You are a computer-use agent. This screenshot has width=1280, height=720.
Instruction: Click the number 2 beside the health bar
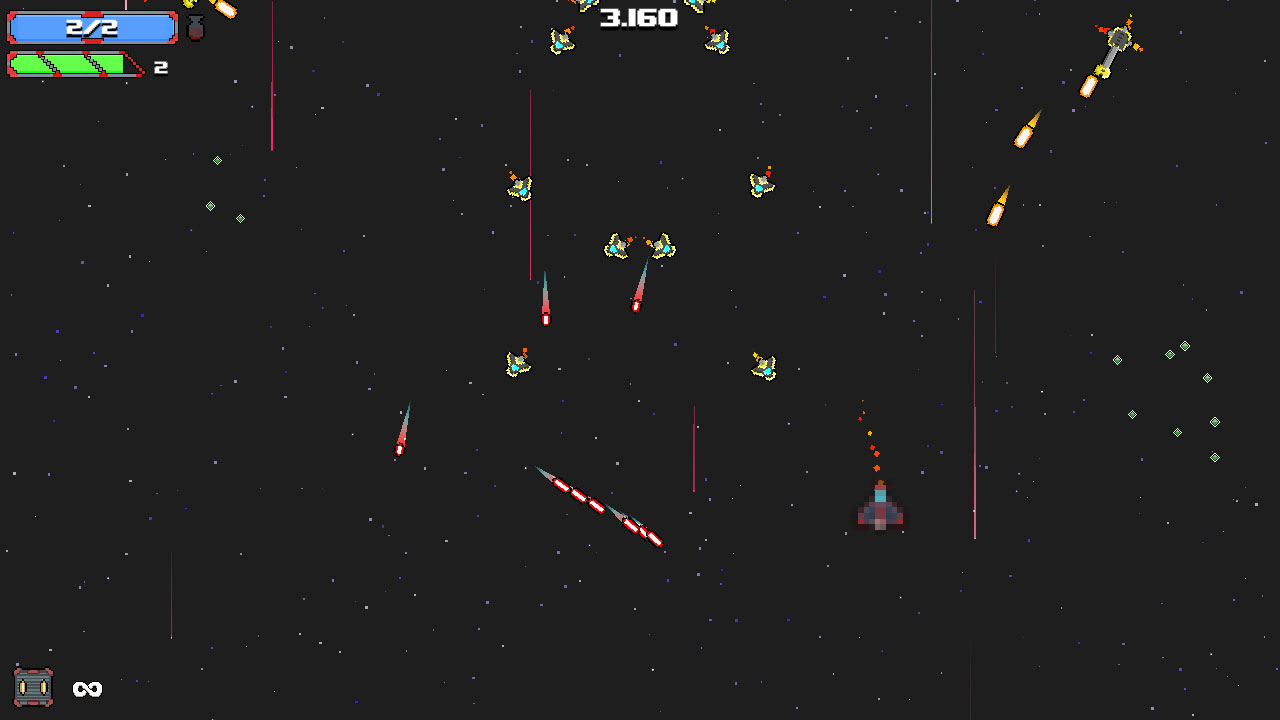click(x=161, y=66)
